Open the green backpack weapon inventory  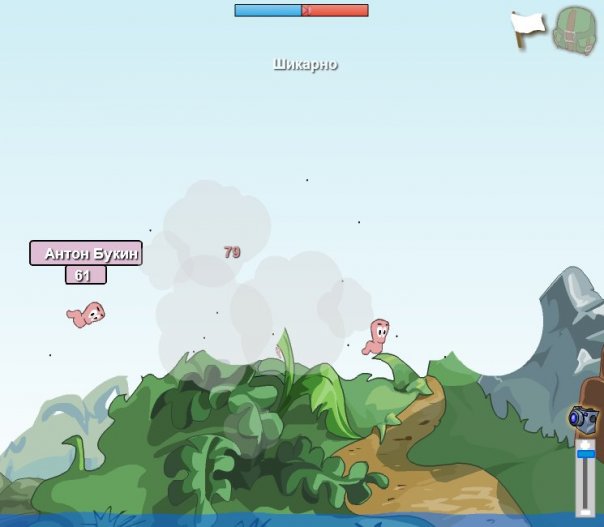tap(574, 30)
